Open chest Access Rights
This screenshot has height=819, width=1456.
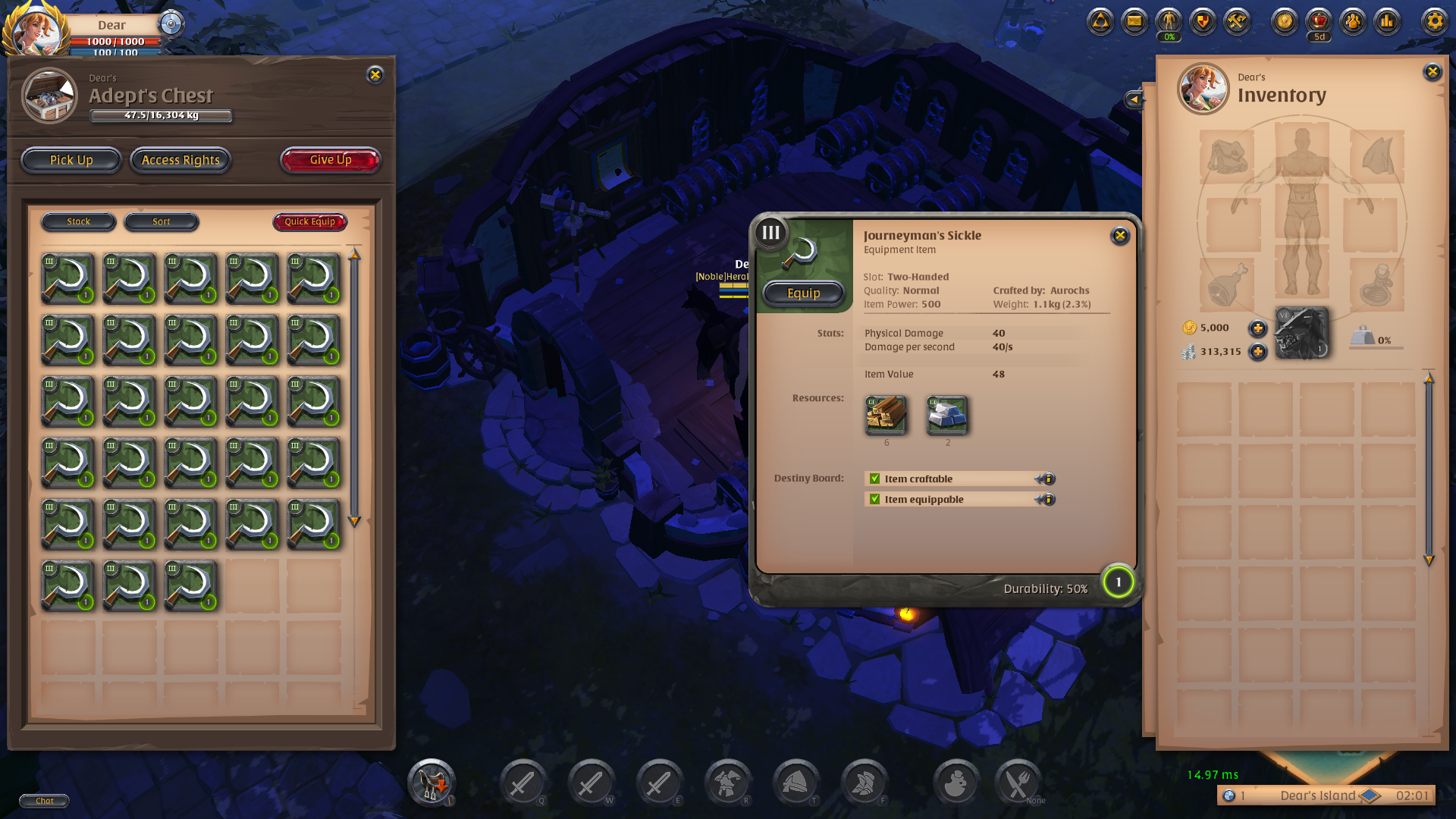point(180,160)
